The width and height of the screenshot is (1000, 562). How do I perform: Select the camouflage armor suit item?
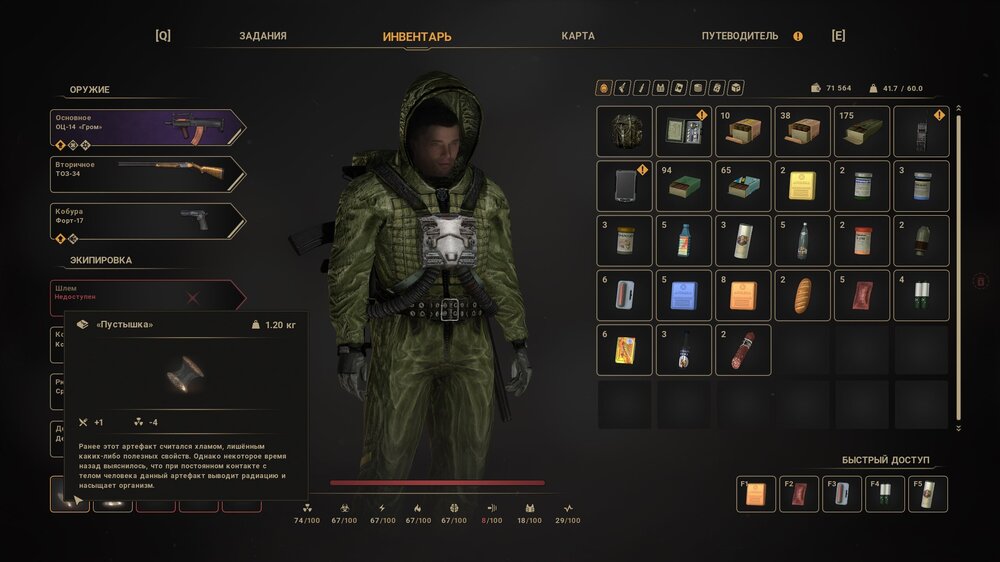(x=625, y=131)
